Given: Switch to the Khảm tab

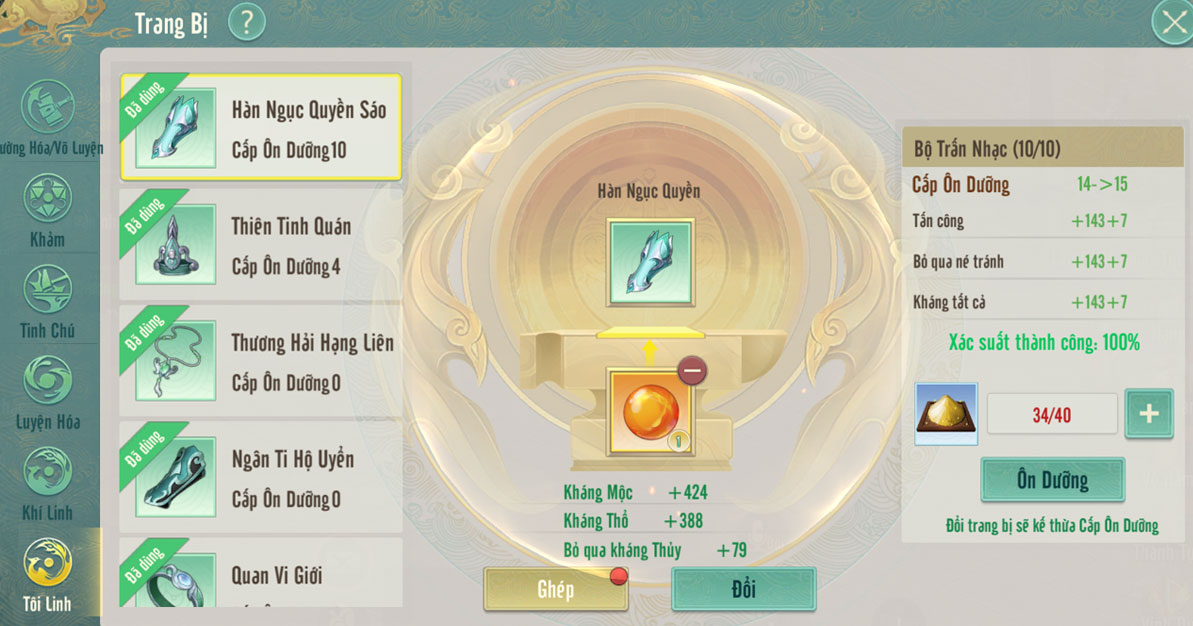Looking at the screenshot, I should pos(47,210).
